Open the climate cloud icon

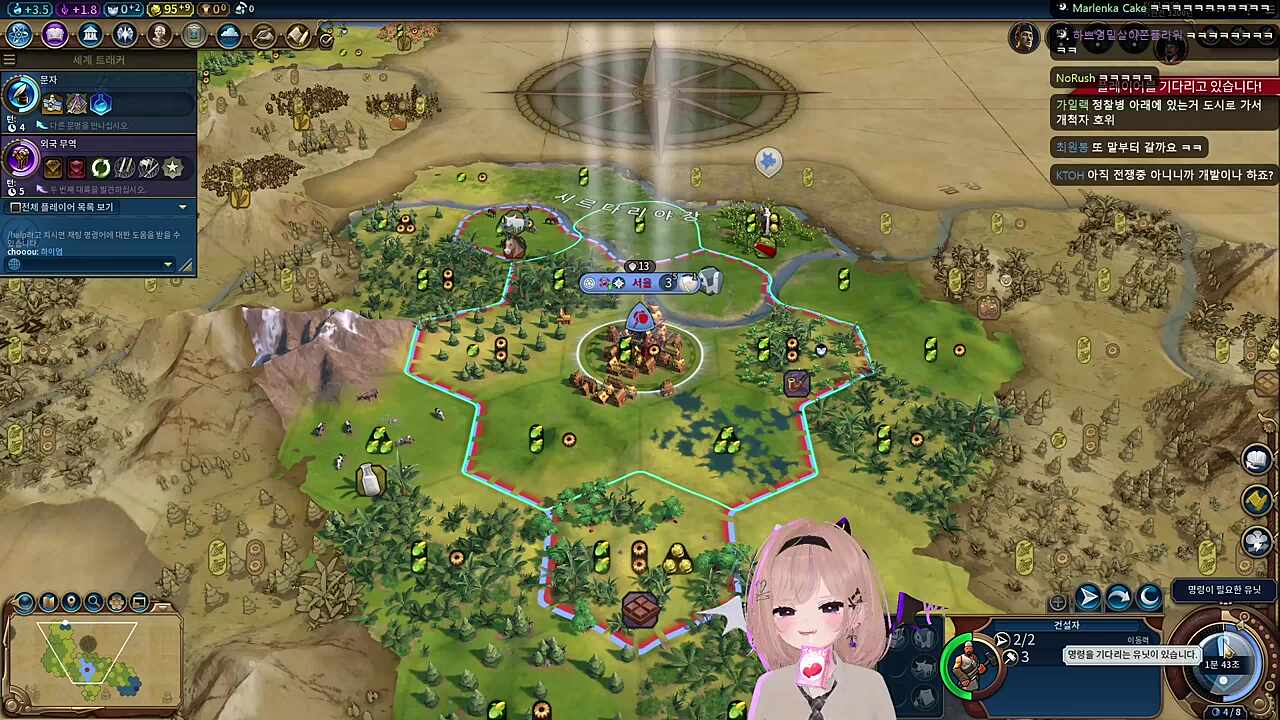coord(229,35)
